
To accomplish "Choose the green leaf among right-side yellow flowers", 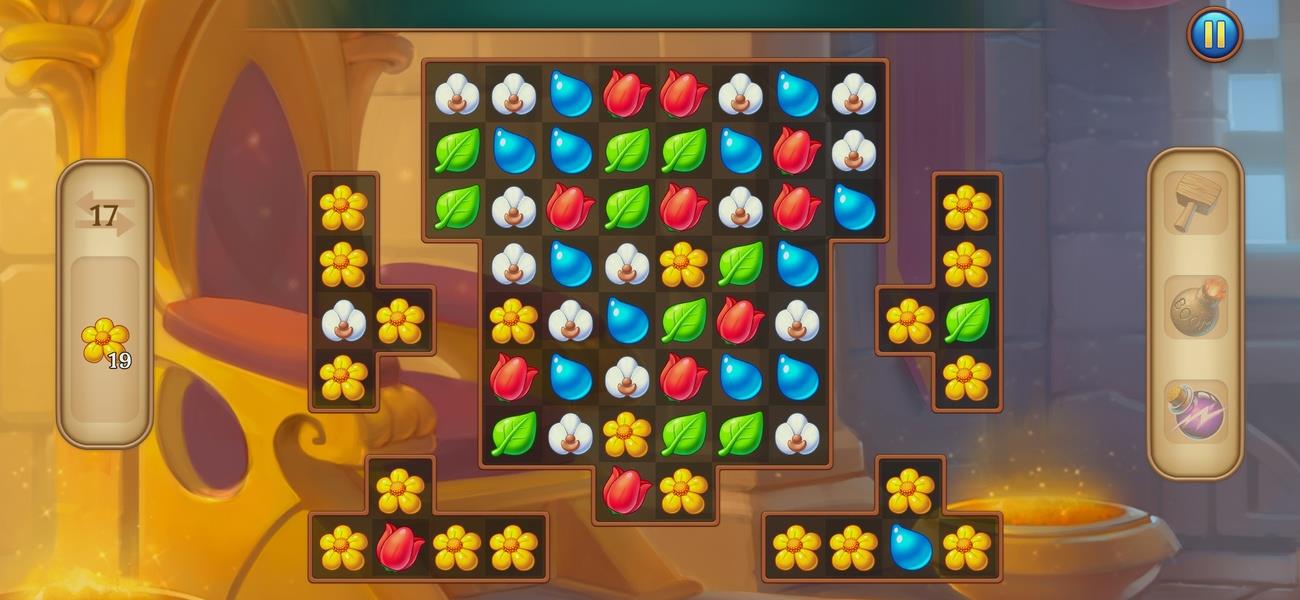I will [x=966, y=321].
